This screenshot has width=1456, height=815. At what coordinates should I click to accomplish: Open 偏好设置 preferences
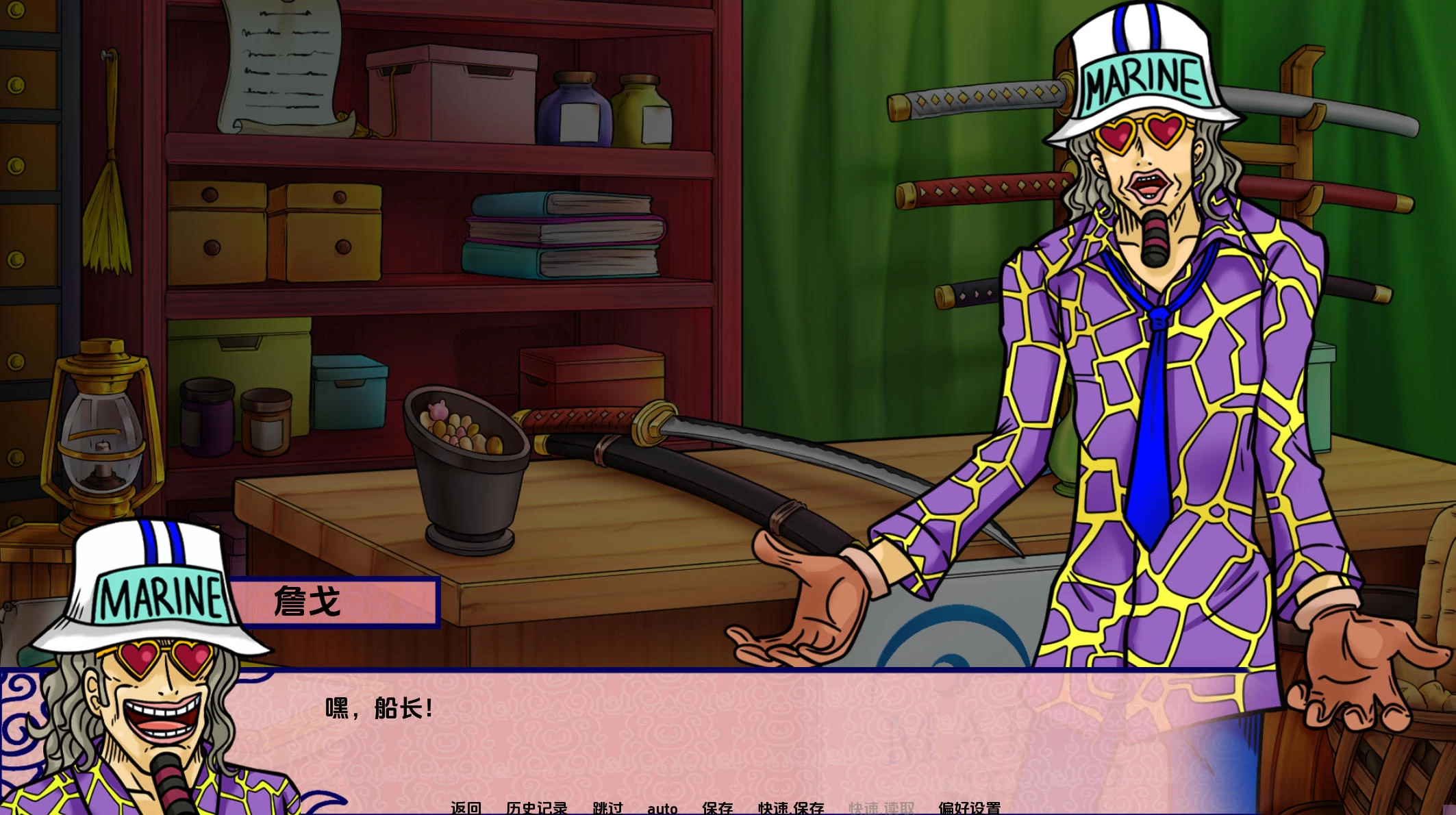pos(969,808)
